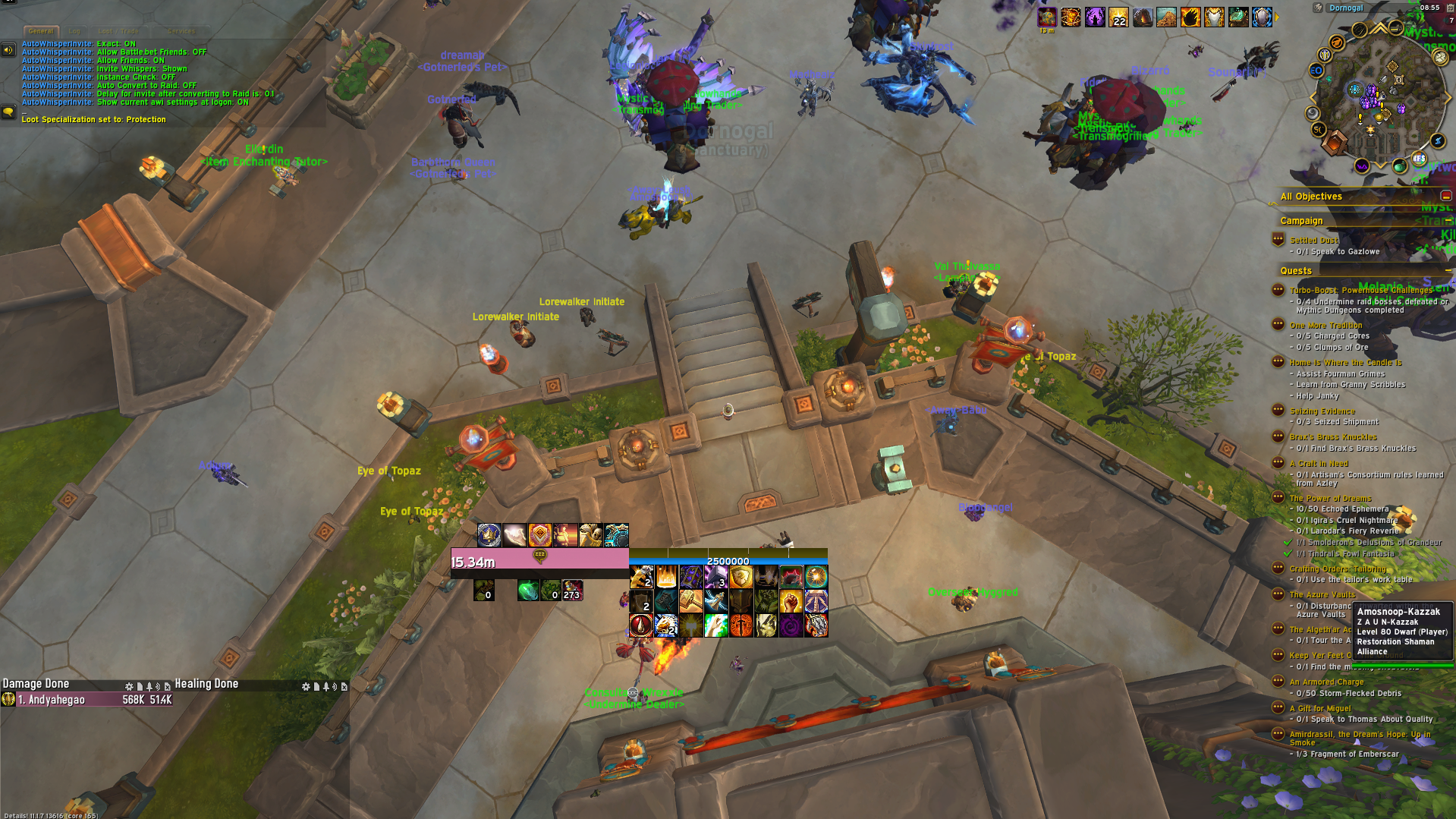The width and height of the screenshot is (1456, 819).
Task: Open the One More Tradition quest entry
Action: [1325, 325]
